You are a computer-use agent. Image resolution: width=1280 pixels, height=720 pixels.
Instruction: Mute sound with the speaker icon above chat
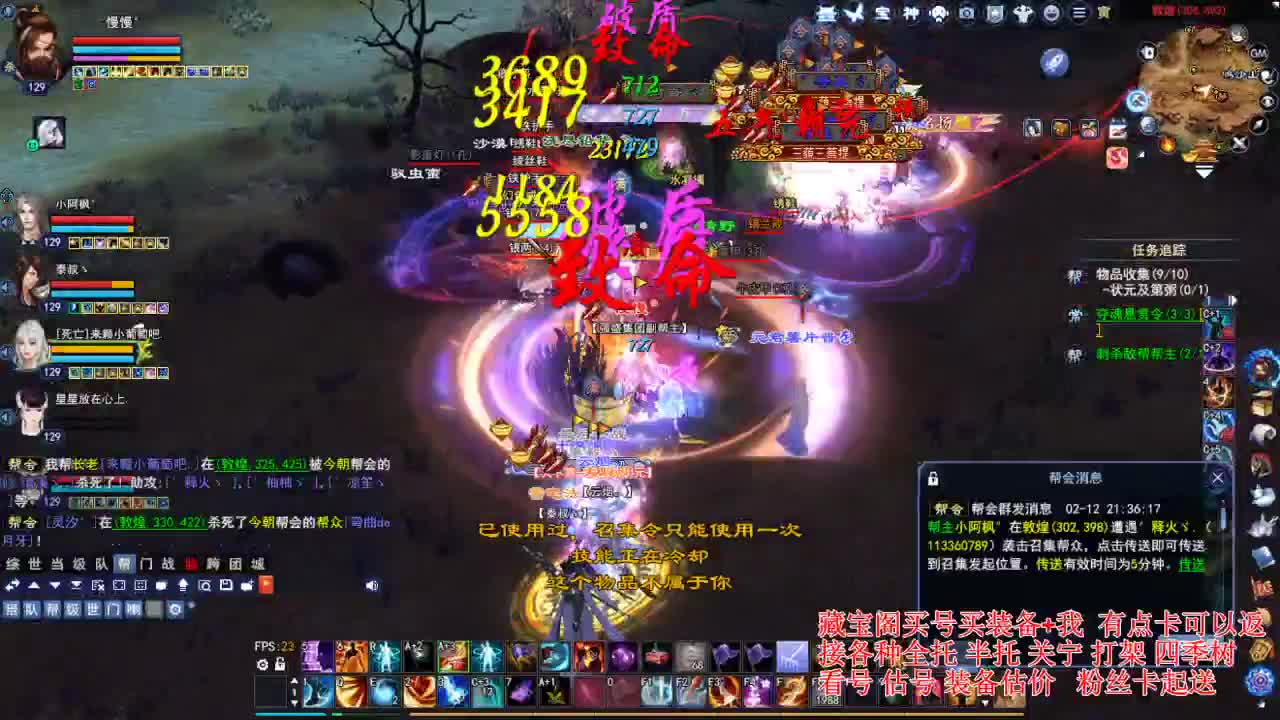[x=372, y=585]
